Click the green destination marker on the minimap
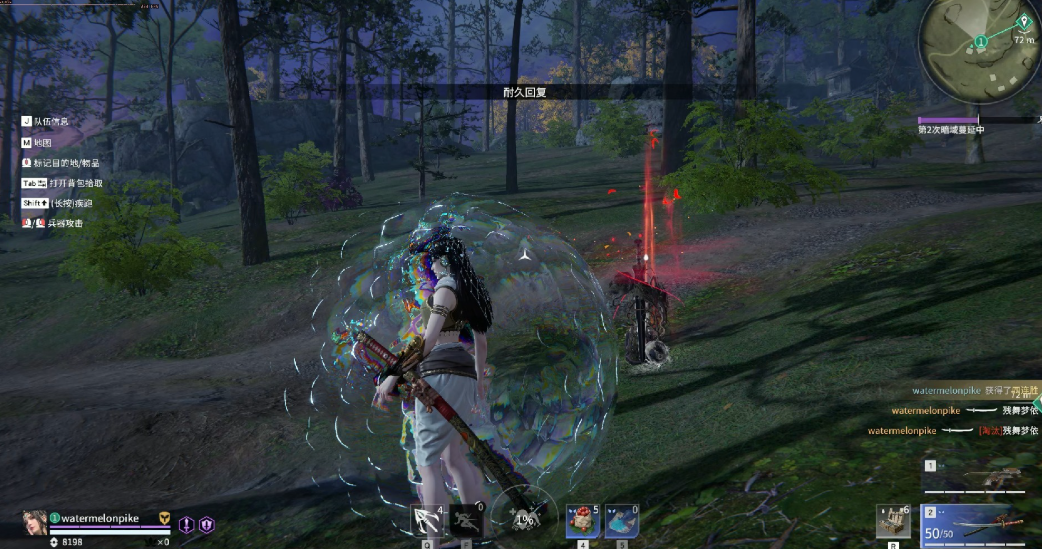Viewport: 1042px width, 549px height. [x=1023, y=21]
